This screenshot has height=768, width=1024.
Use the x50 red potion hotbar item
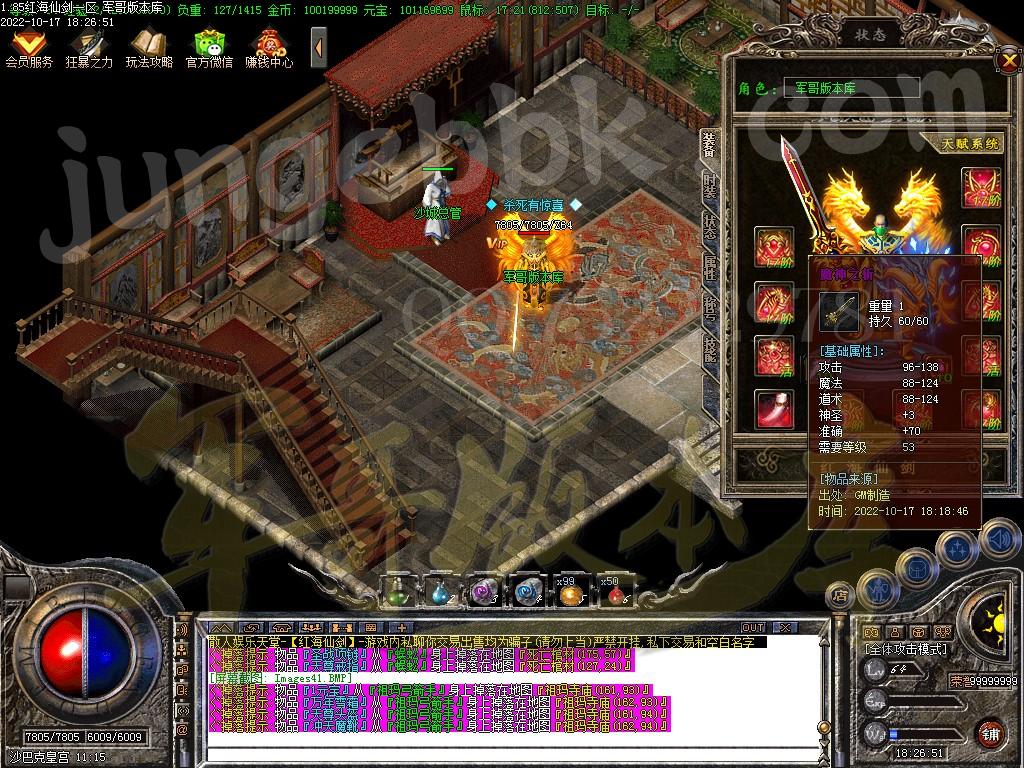click(614, 592)
